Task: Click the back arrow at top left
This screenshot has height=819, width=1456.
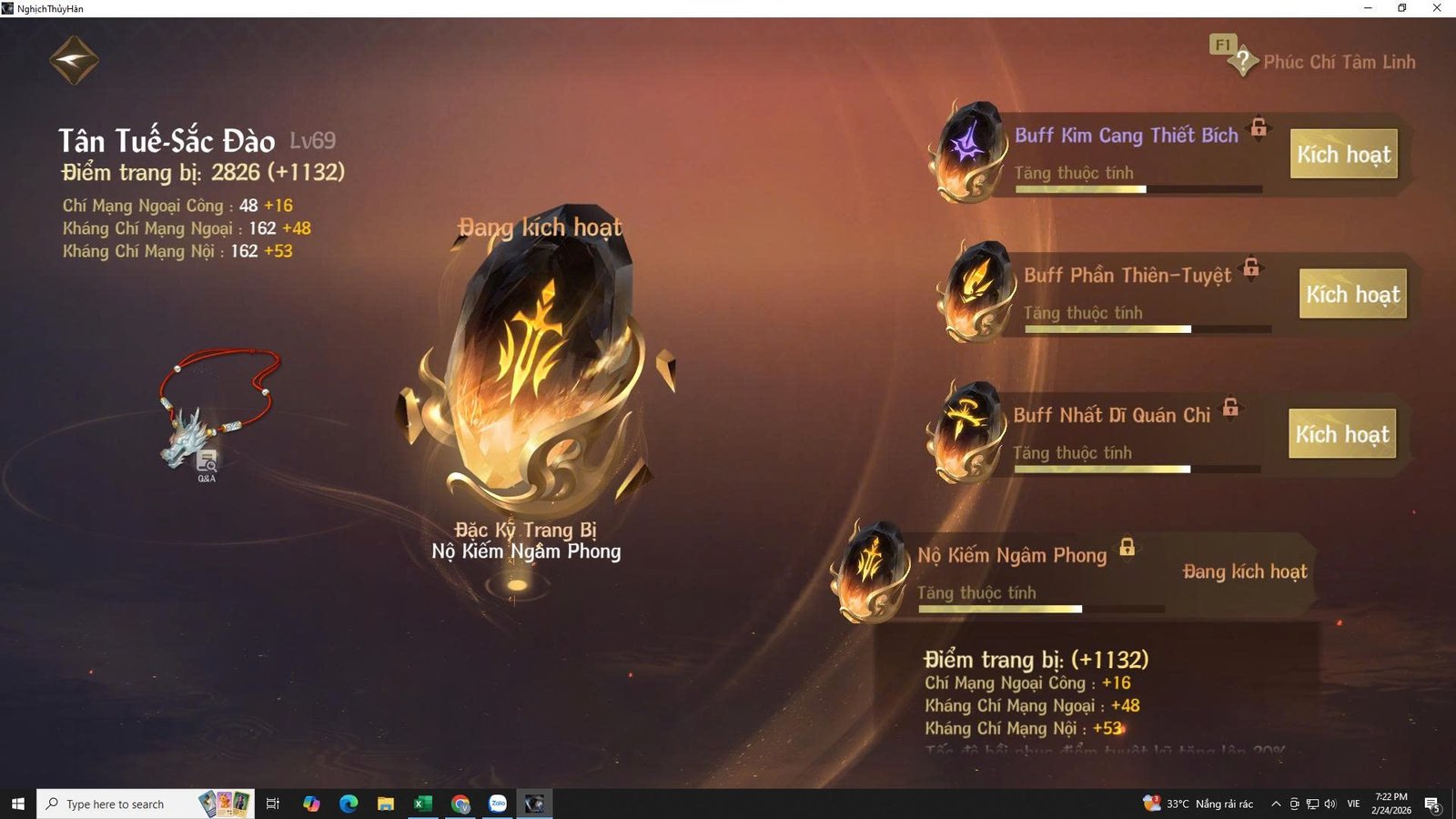Action: point(75,58)
